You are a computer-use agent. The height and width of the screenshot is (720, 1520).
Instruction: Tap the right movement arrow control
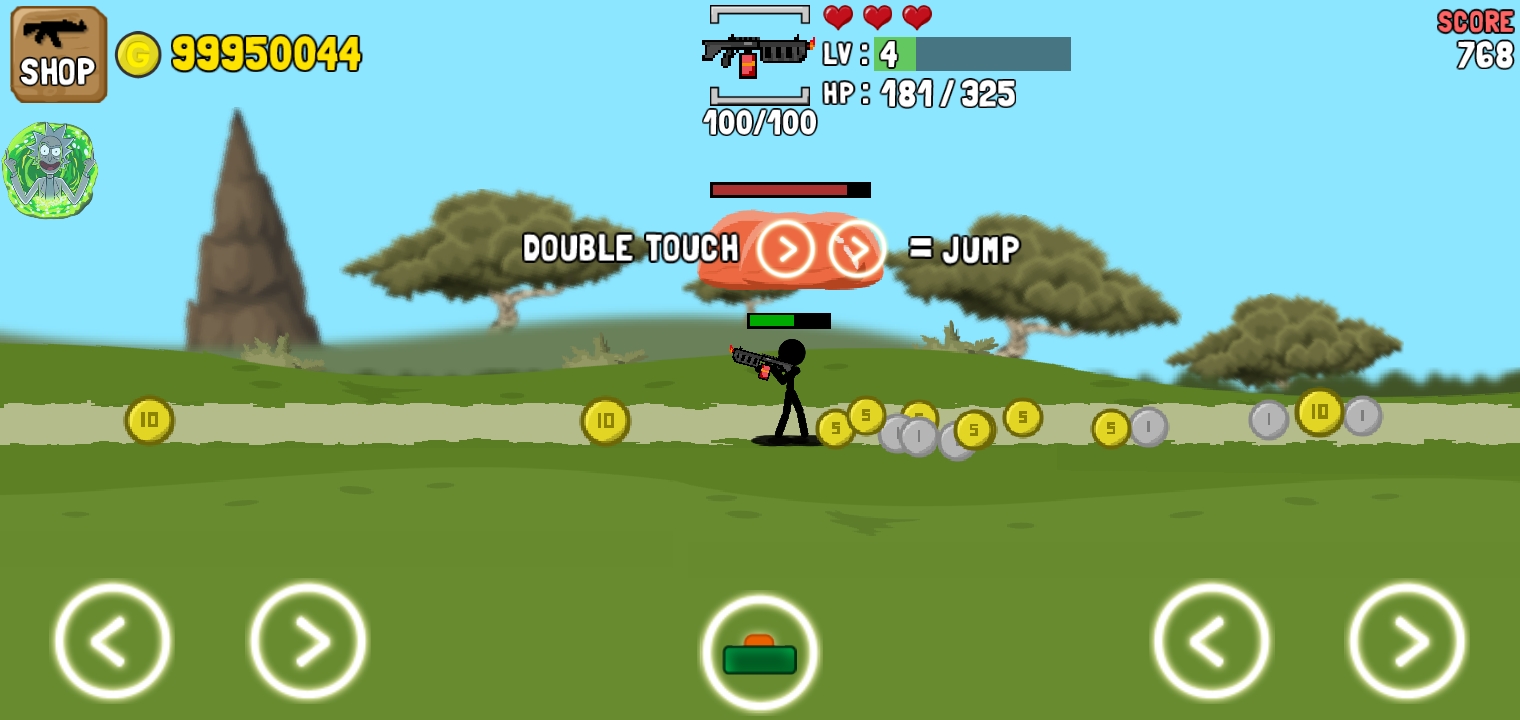(307, 640)
